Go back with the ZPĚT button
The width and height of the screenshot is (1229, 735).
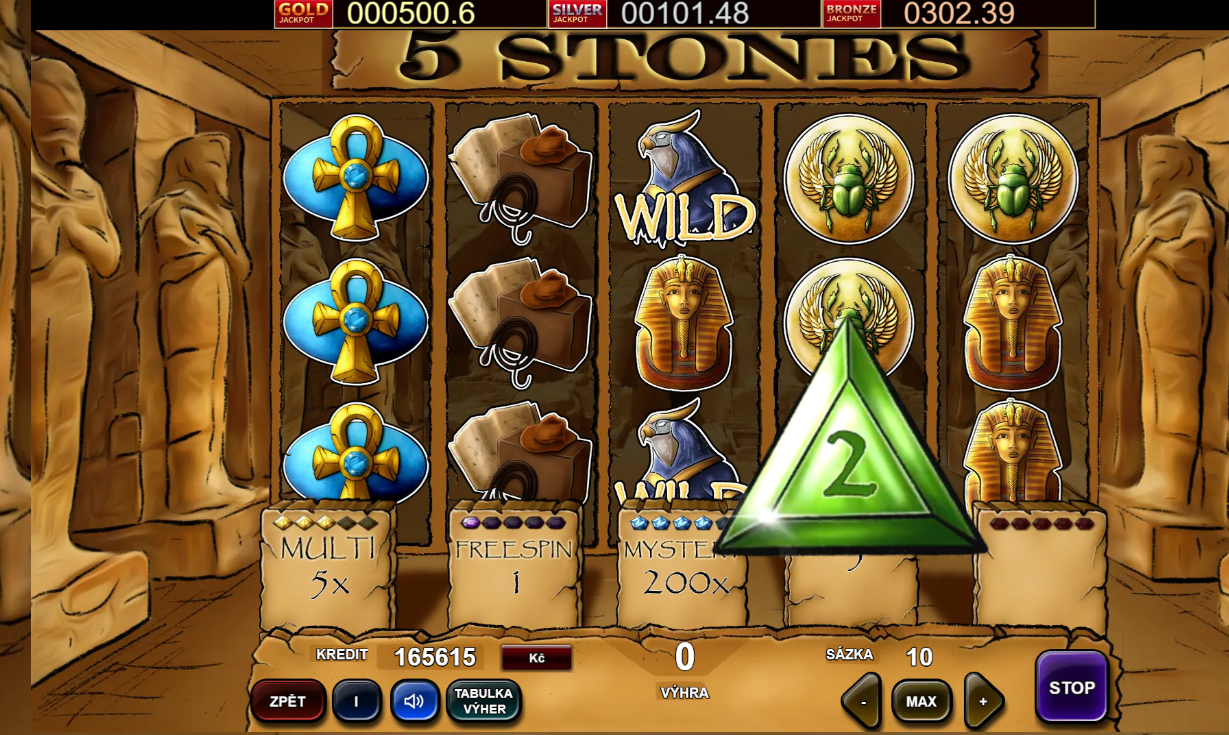click(x=288, y=701)
